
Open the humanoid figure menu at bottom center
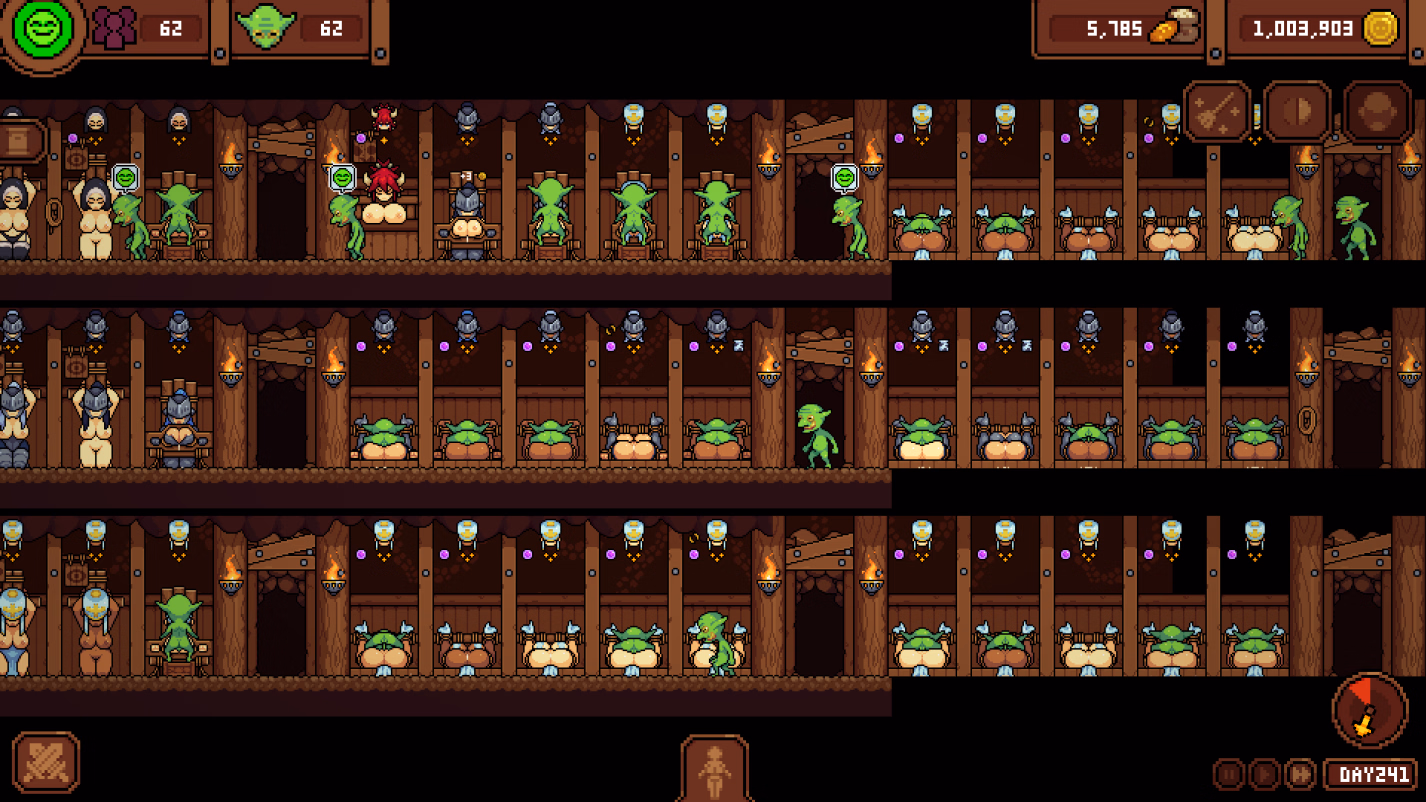click(716, 772)
